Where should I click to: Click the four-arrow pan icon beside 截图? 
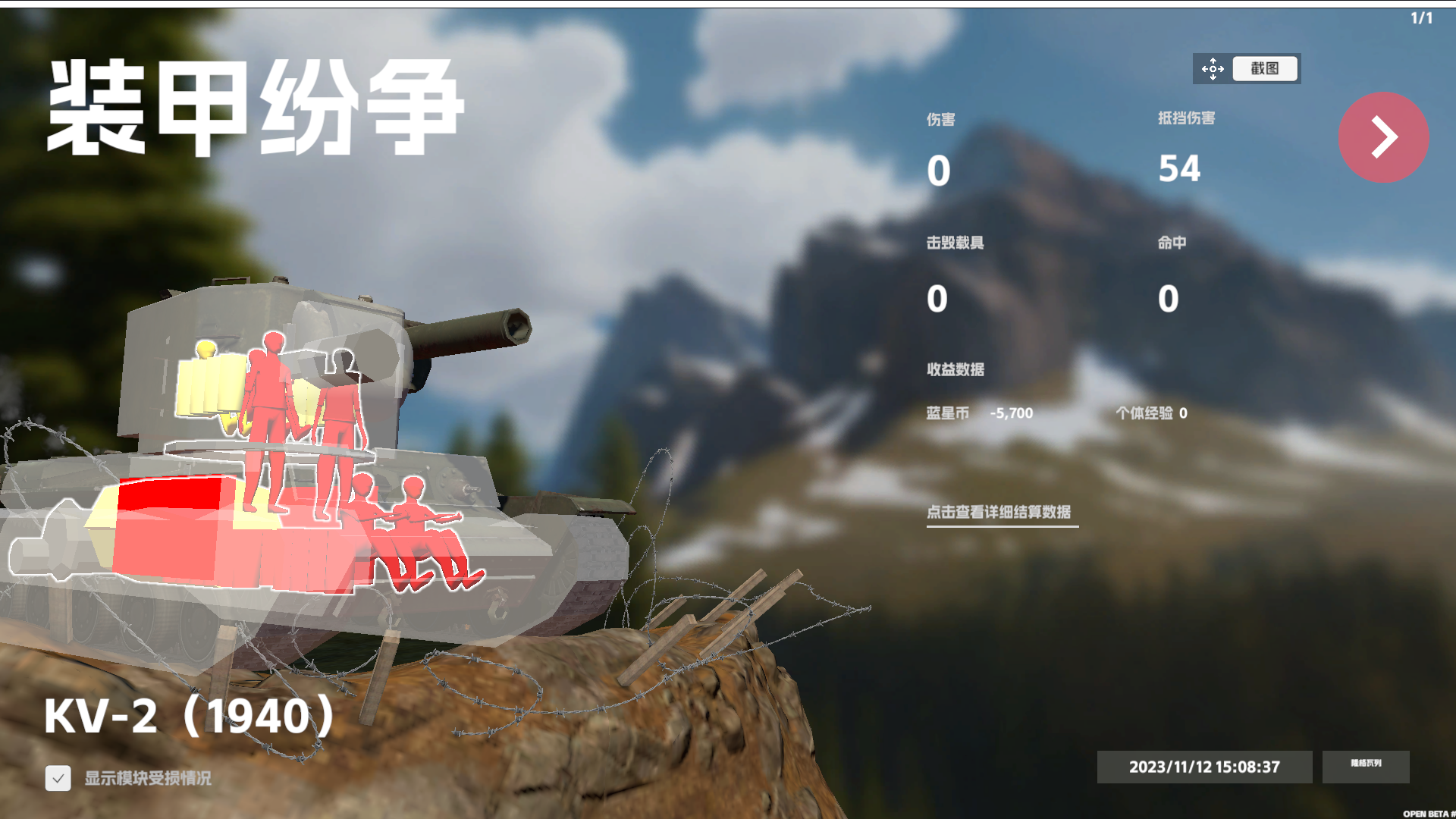tap(1213, 69)
